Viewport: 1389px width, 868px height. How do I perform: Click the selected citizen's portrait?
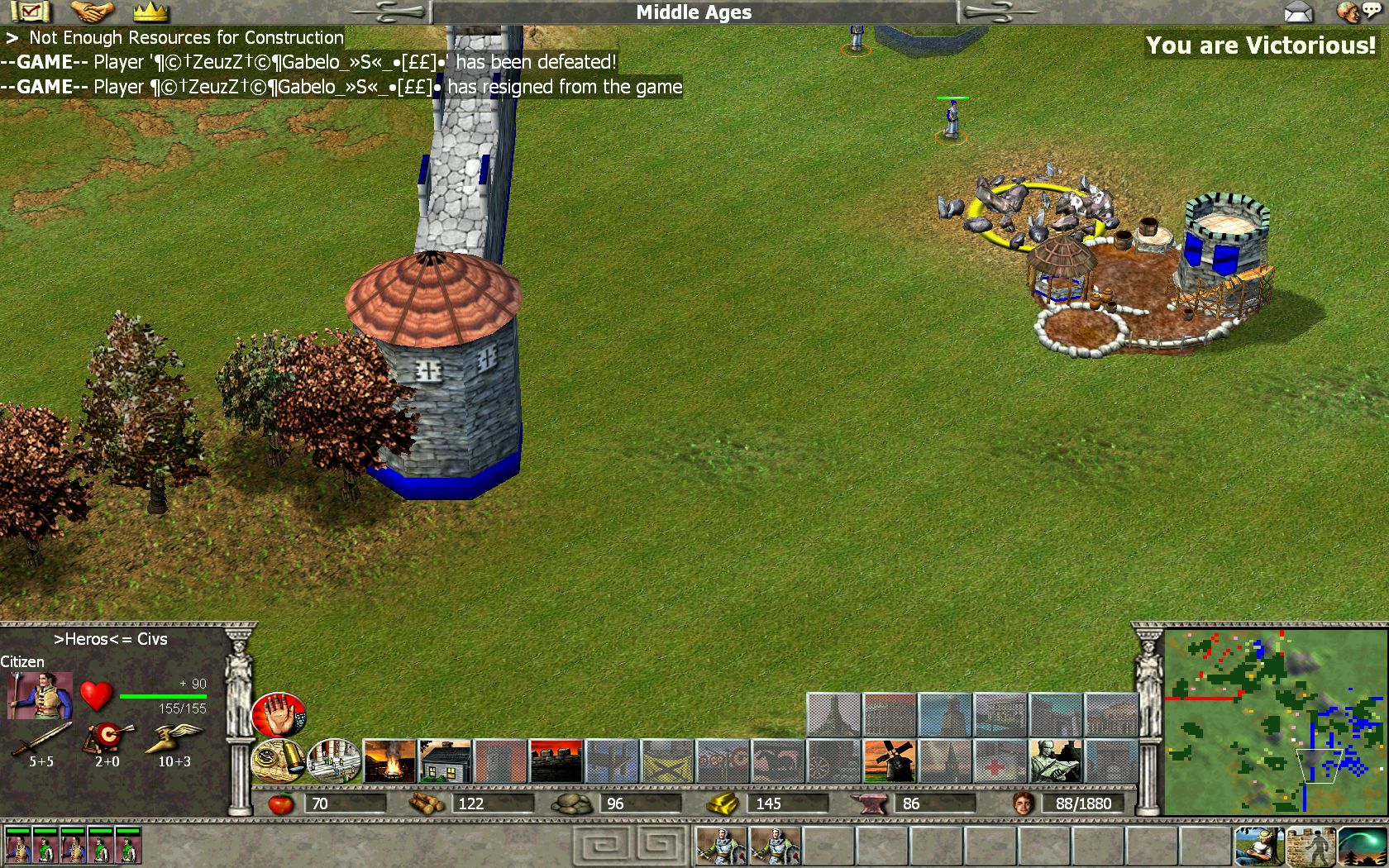pyautogui.click(x=39, y=696)
